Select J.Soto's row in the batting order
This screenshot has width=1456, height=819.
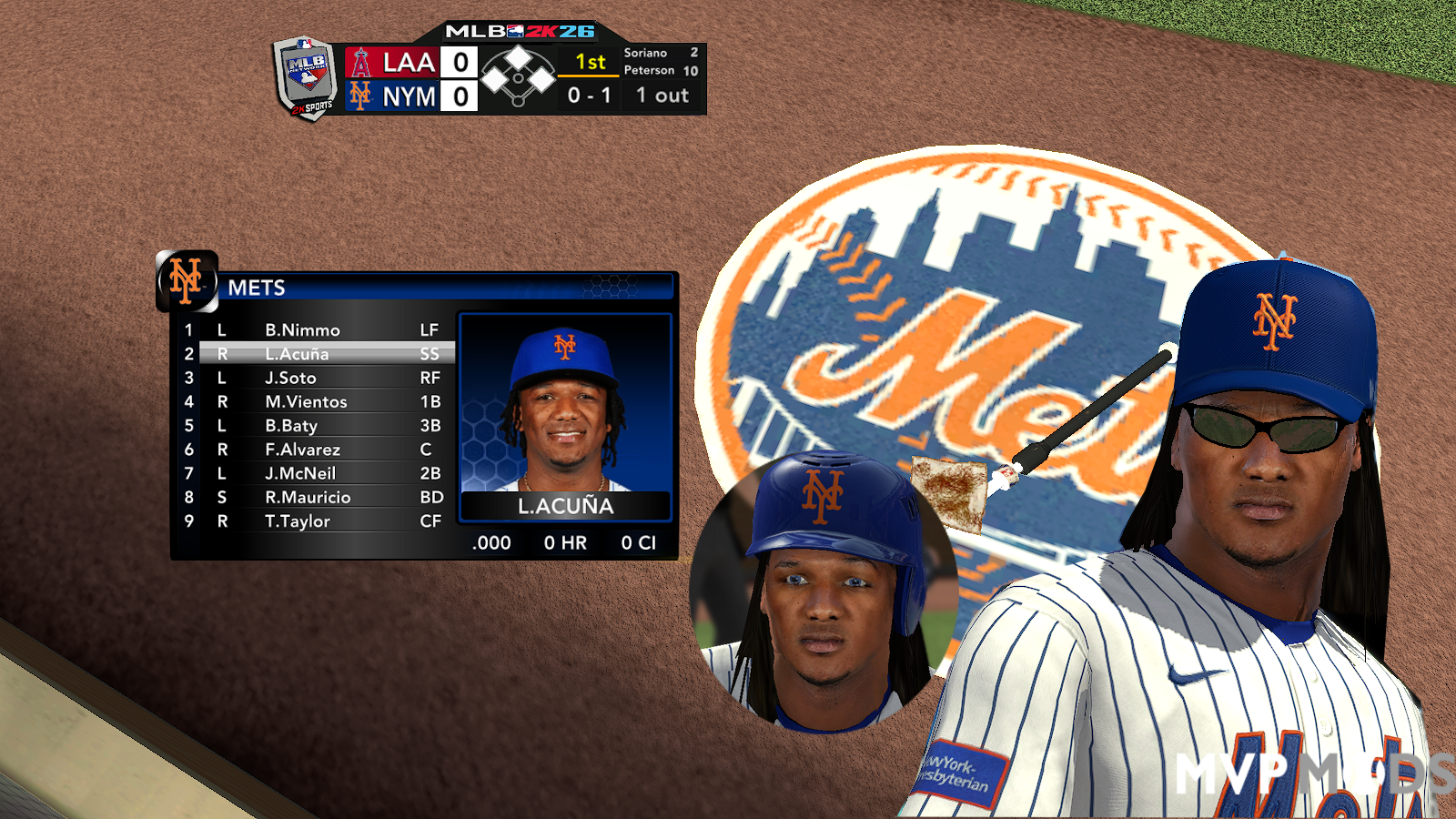[x=290, y=378]
